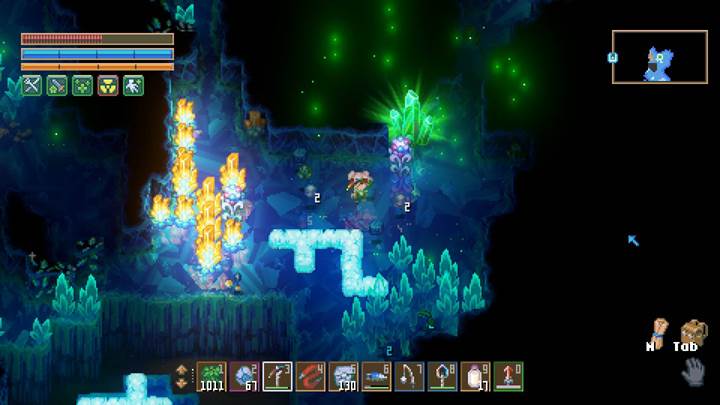Open the minimap in the corner
The image size is (720, 405).
[x=659, y=57]
